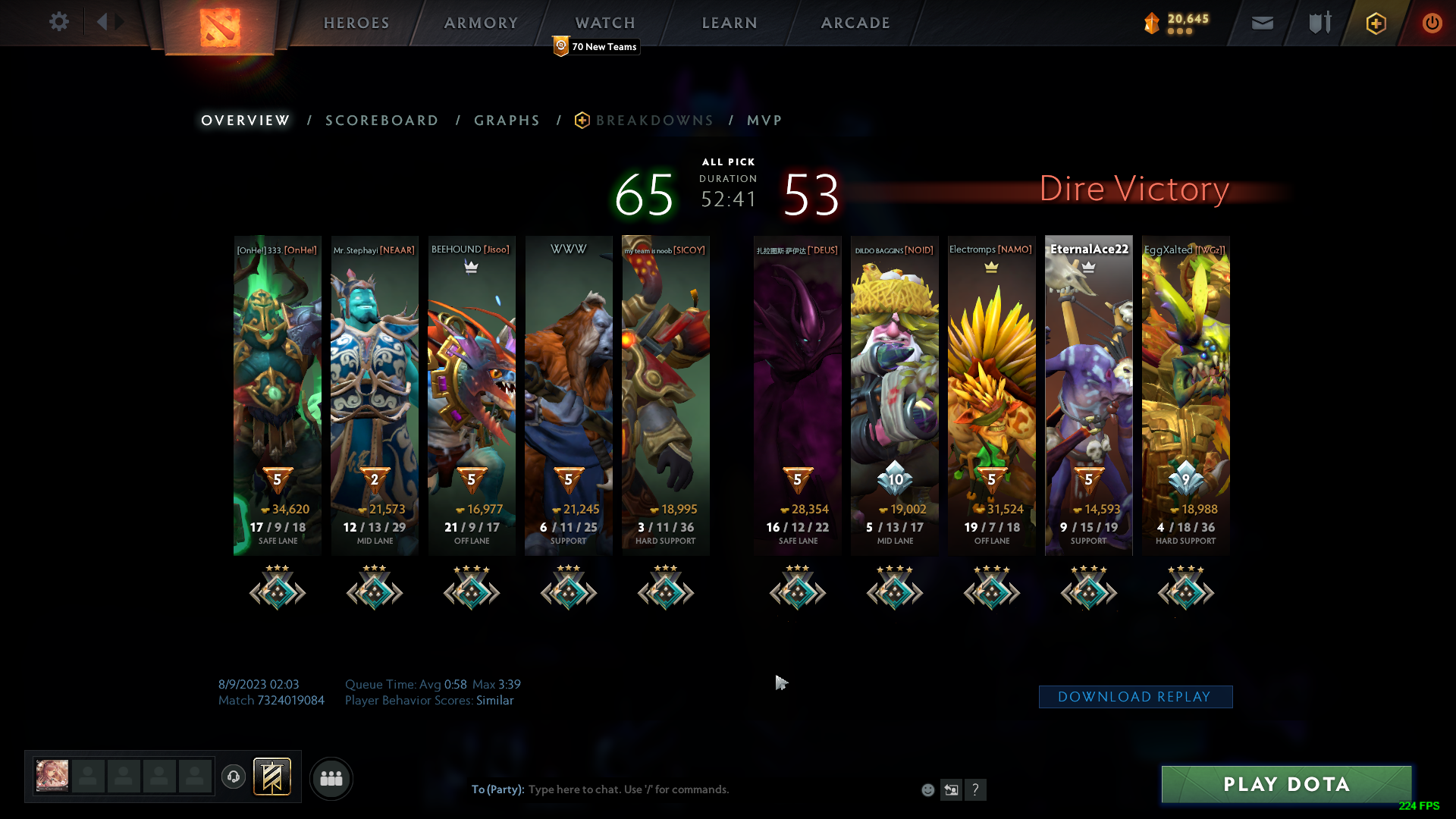Expand the battle pass level dots

[x=1179, y=32]
